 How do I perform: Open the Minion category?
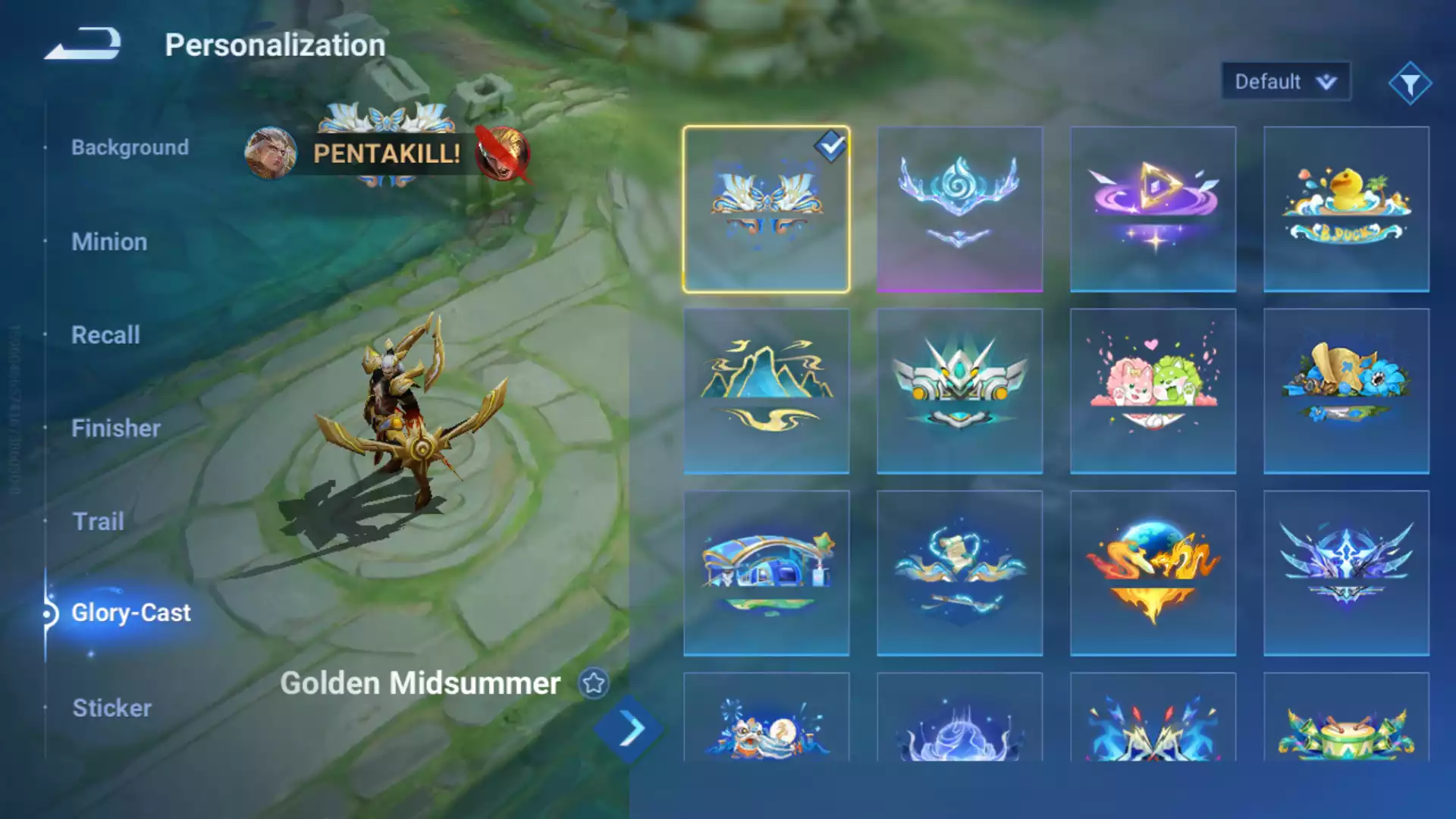coord(109,242)
